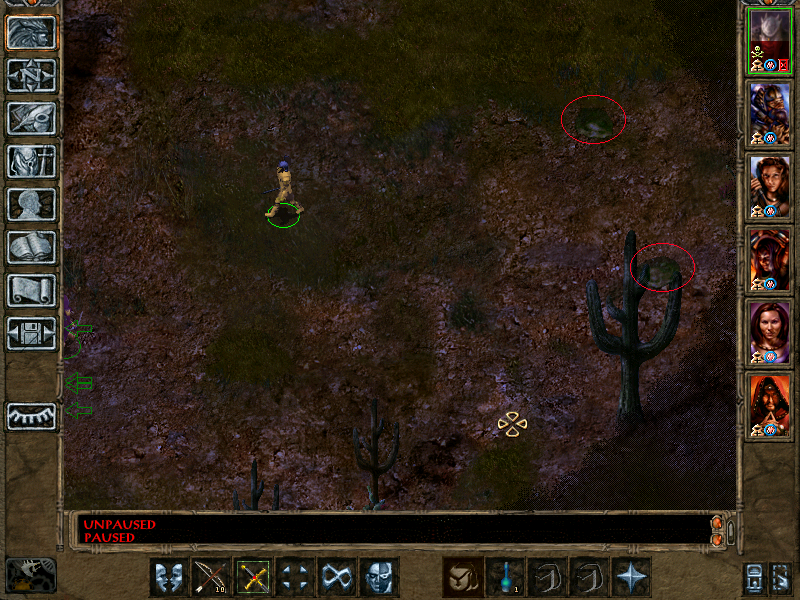Equip the bow with 10 arrows

click(211, 576)
